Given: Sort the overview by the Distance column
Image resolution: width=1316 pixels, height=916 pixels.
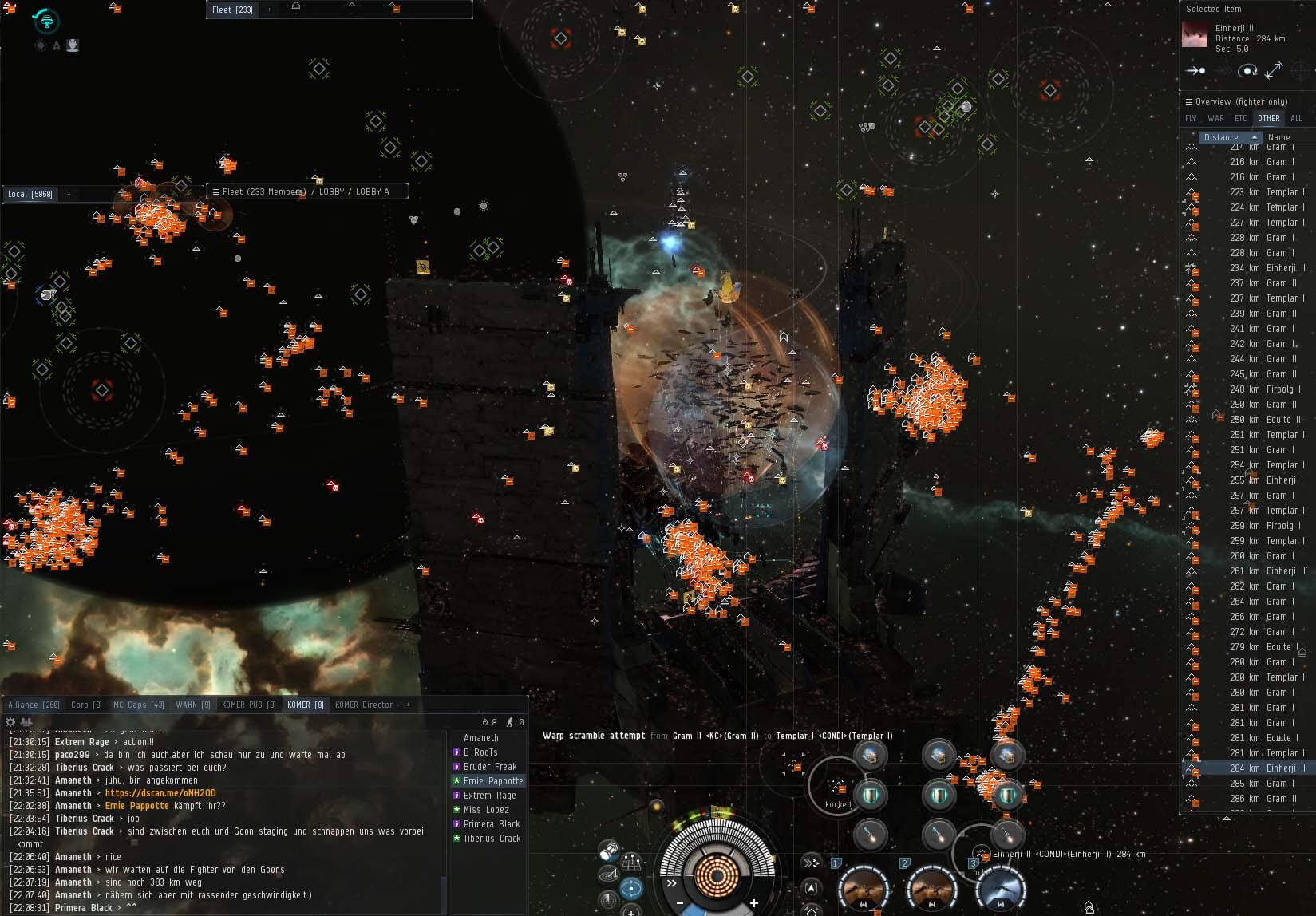Looking at the screenshot, I should tap(1221, 137).
